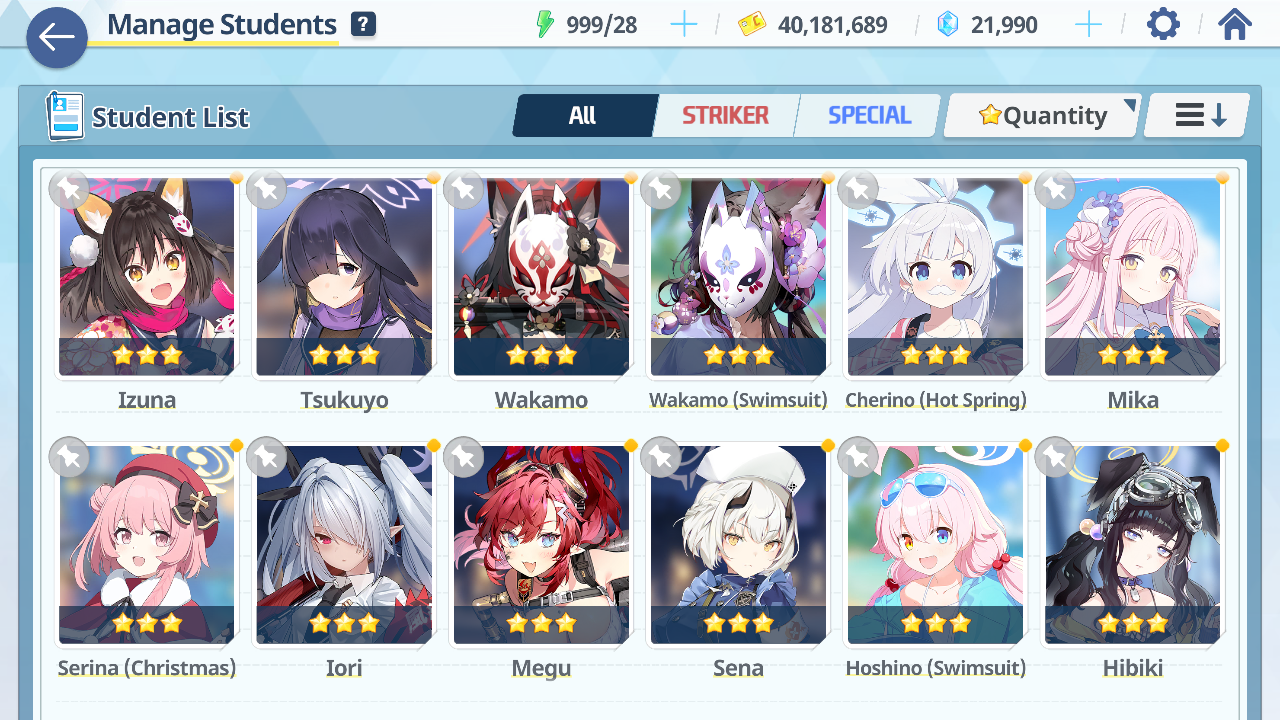Click the descending sort order icon
Image resolution: width=1280 pixels, height=720 pixels.
coord(1196,115)
